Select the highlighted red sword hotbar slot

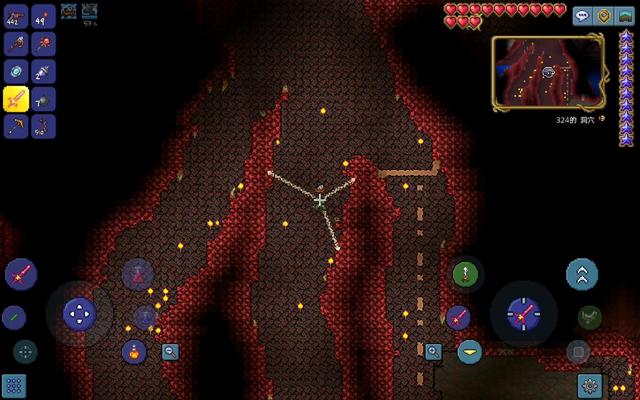point(17,99)
